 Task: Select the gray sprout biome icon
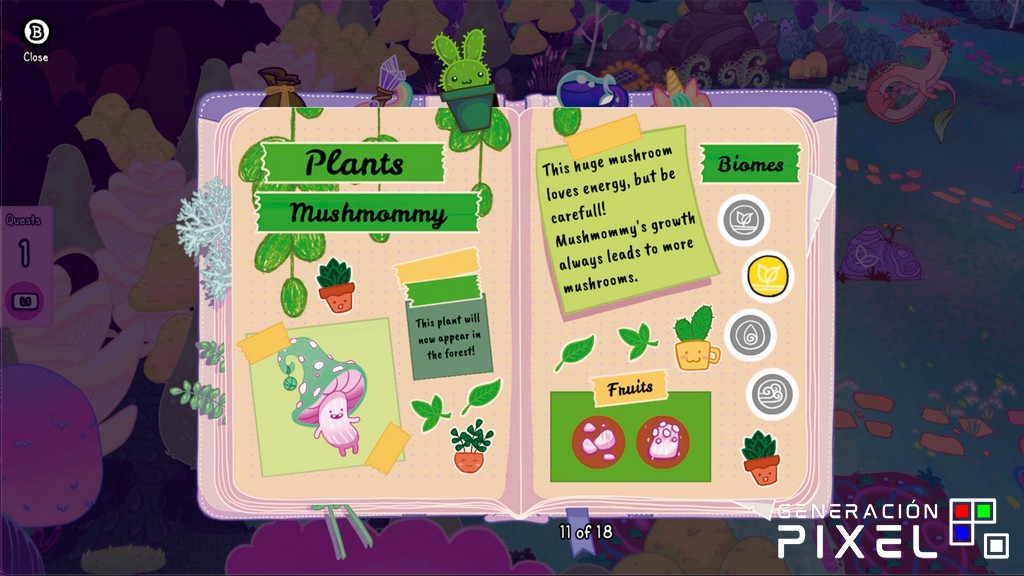tap(743, 219)
